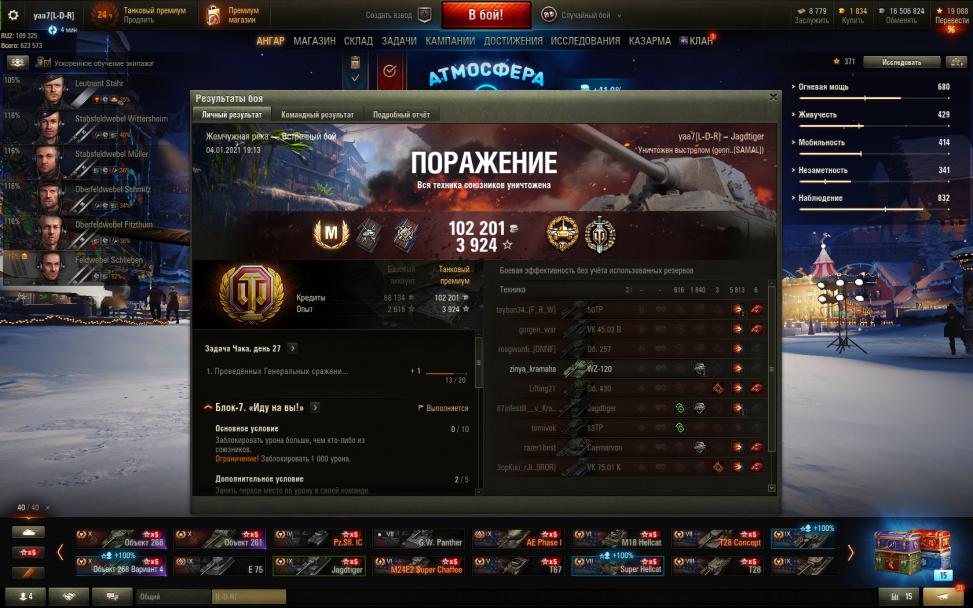Select the Jagdtiger in the tank carousel
Viewport: 973px width, 608px height.
pyautogui.click(x=320, y=565)
